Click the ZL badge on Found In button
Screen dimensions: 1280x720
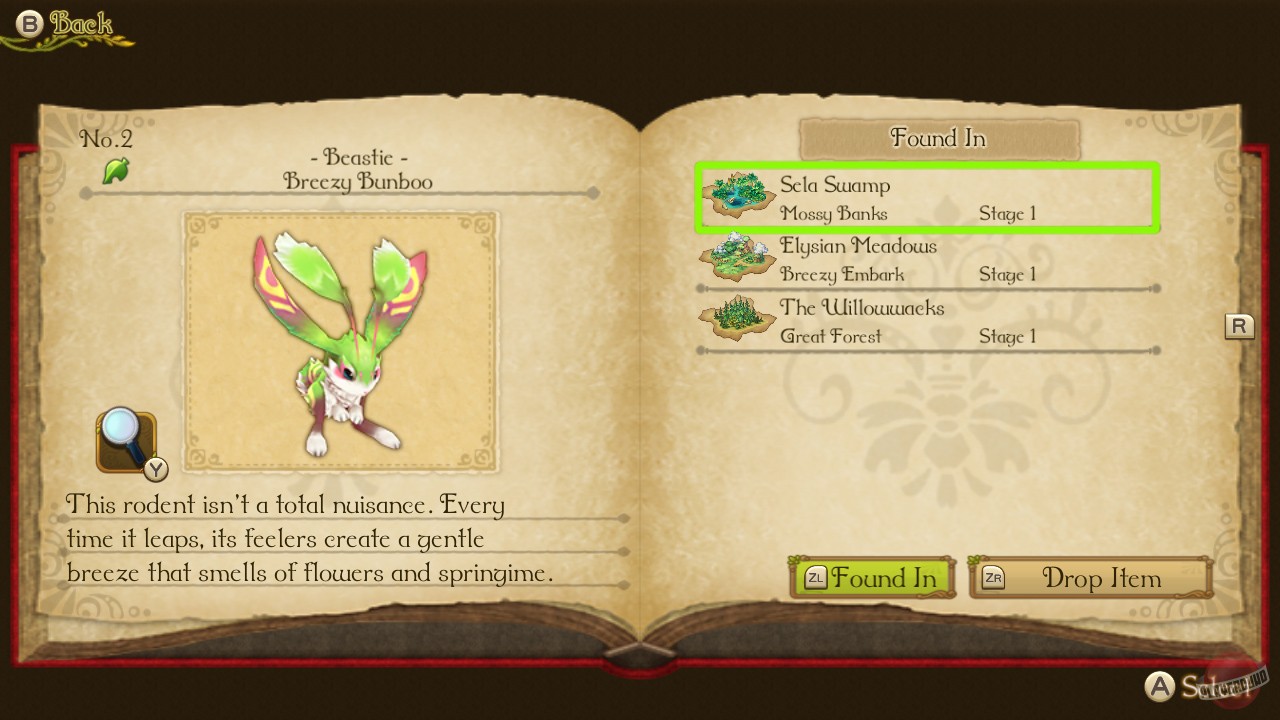tap(816, 578)
